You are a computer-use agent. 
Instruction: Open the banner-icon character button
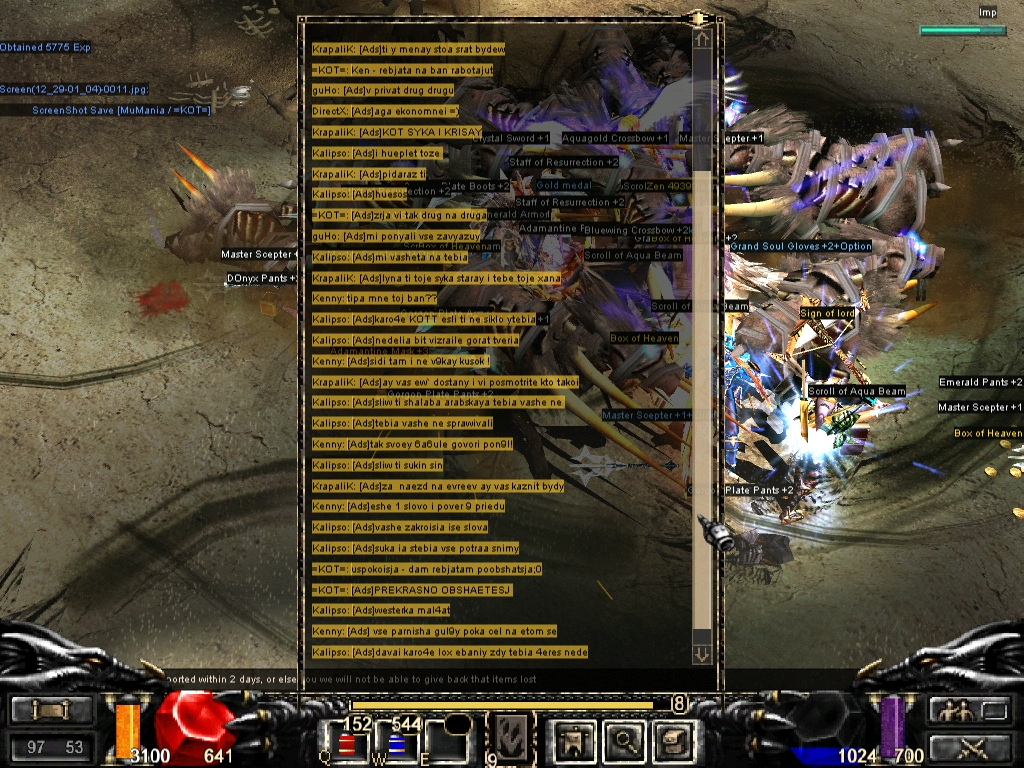(576, 741)
